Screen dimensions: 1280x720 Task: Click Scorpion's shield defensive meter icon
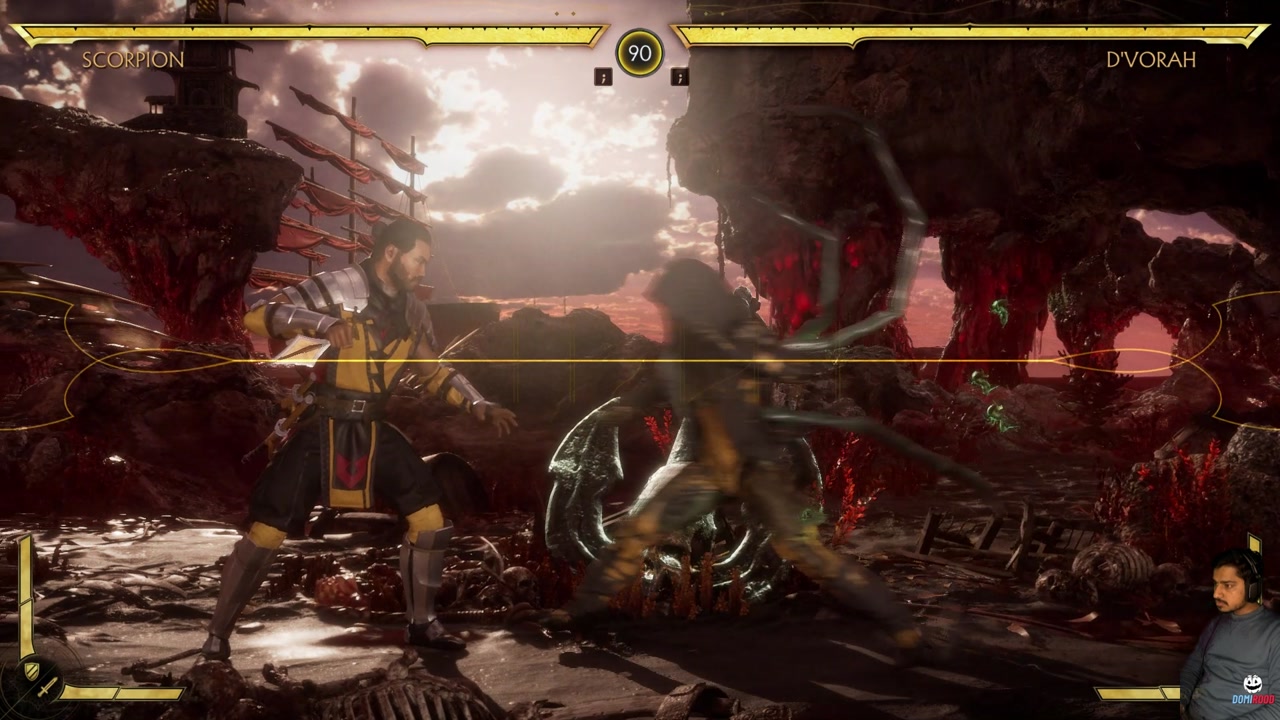[32, 669]
